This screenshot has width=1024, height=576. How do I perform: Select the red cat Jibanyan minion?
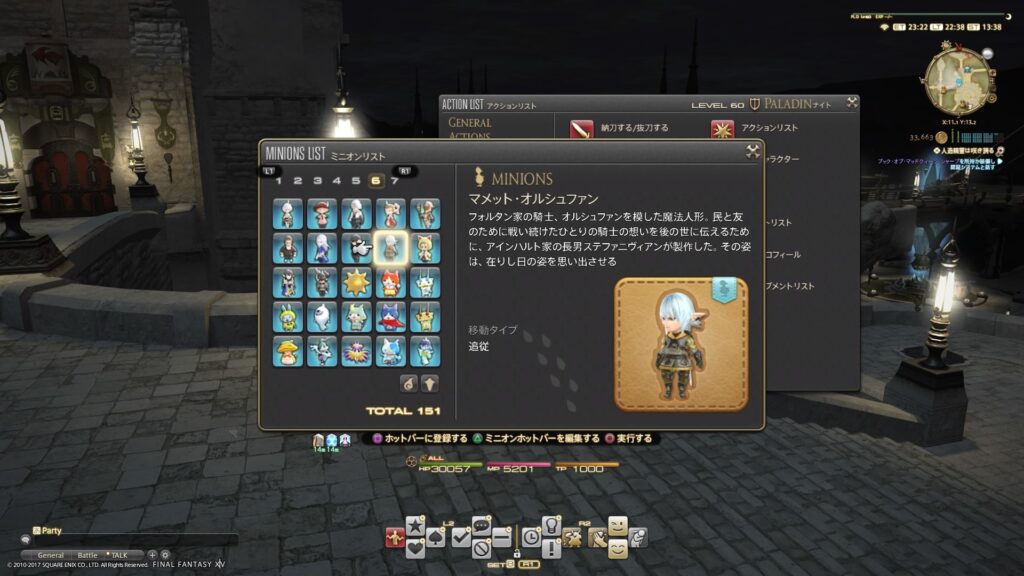(390, 282)
